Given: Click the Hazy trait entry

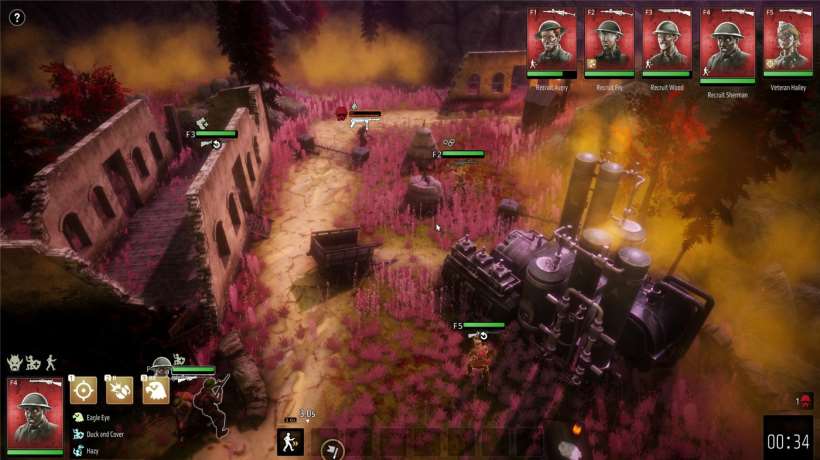Looking at the screenshot, I should tap(92, 451).
